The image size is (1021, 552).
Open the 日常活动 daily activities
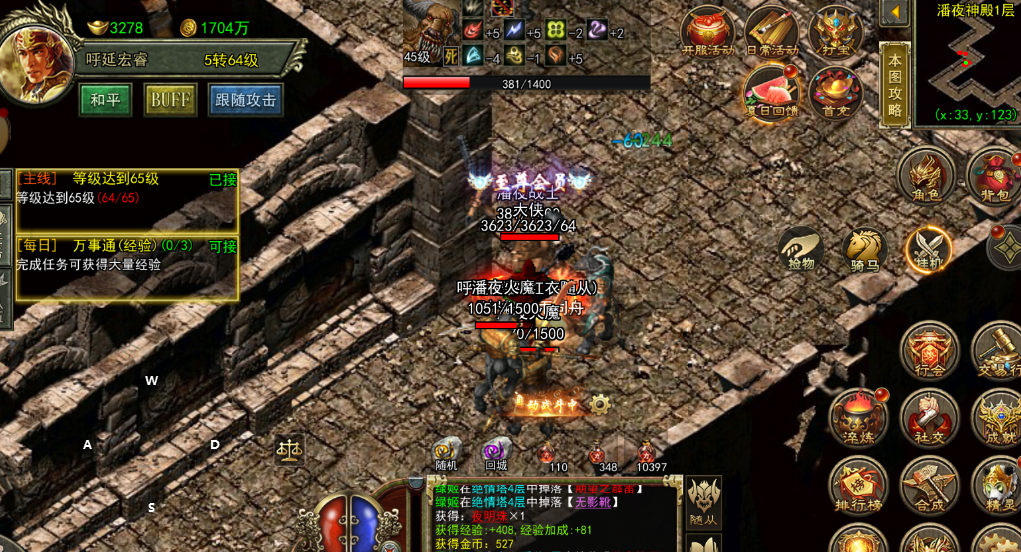[x=772, y=33]
